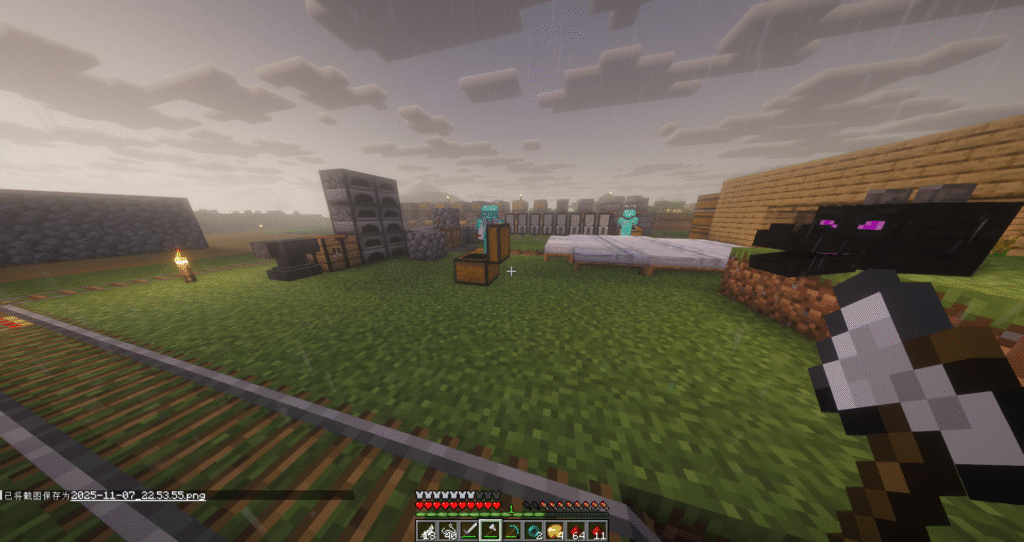This screenshot has width=1024, height=542.
Task: Open the saved screenshot file link in chat
Action: (x=138, y=495)
